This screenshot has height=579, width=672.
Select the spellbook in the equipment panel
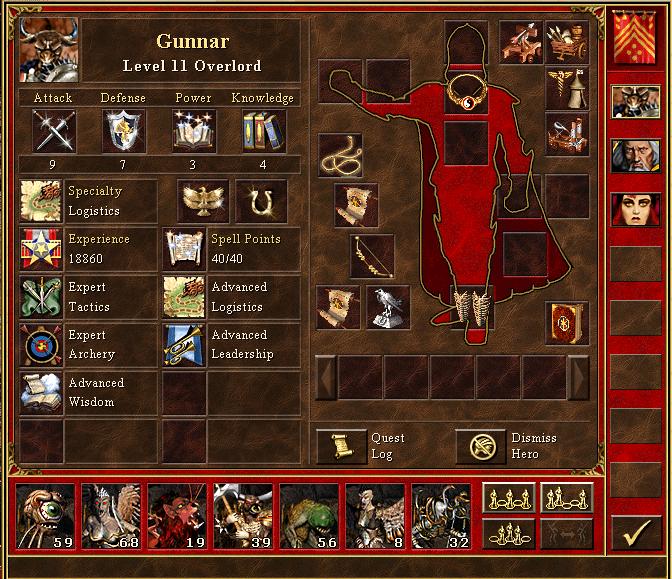(565, 322)
